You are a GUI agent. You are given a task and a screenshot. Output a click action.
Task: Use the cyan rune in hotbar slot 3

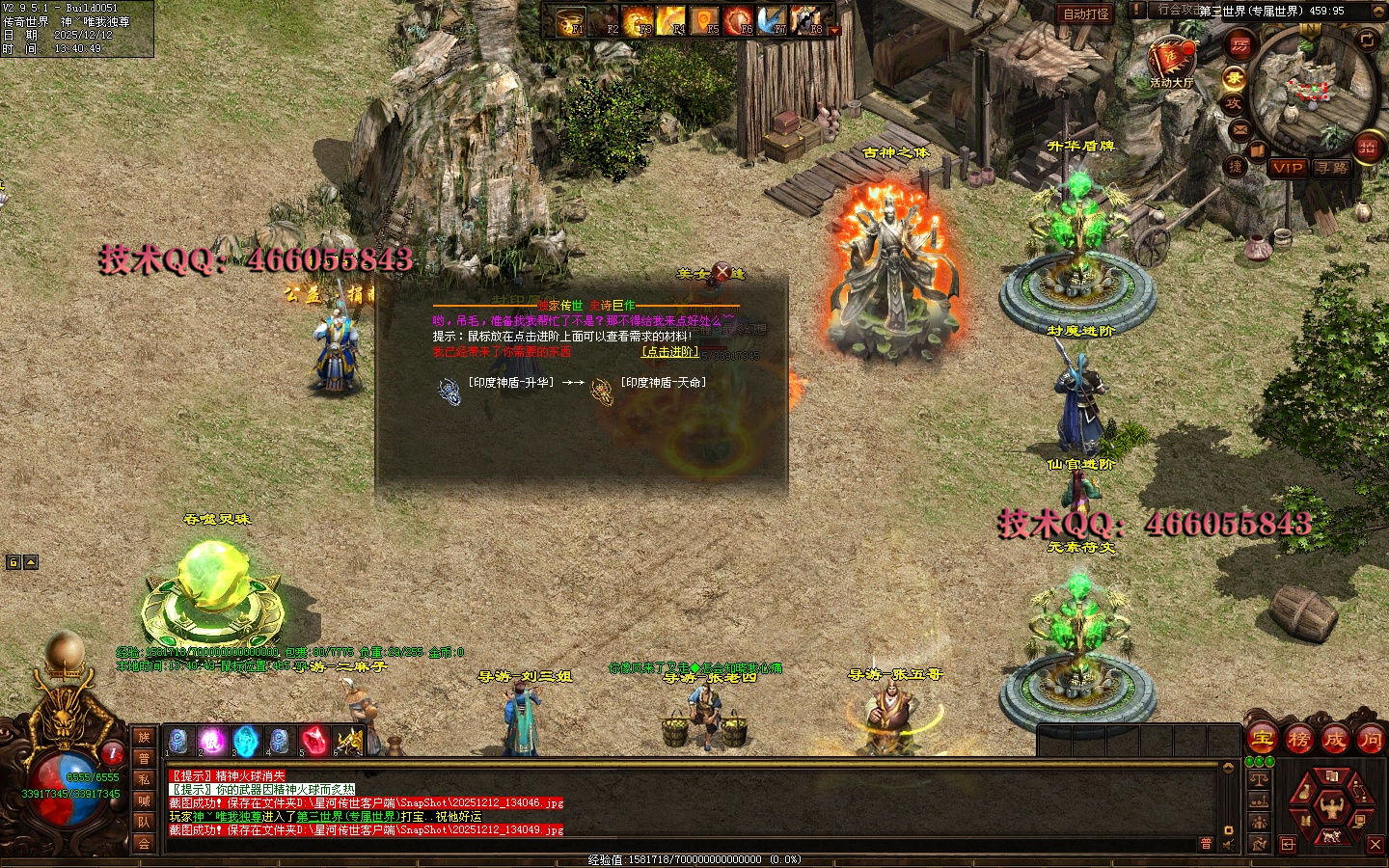[246, 741]
